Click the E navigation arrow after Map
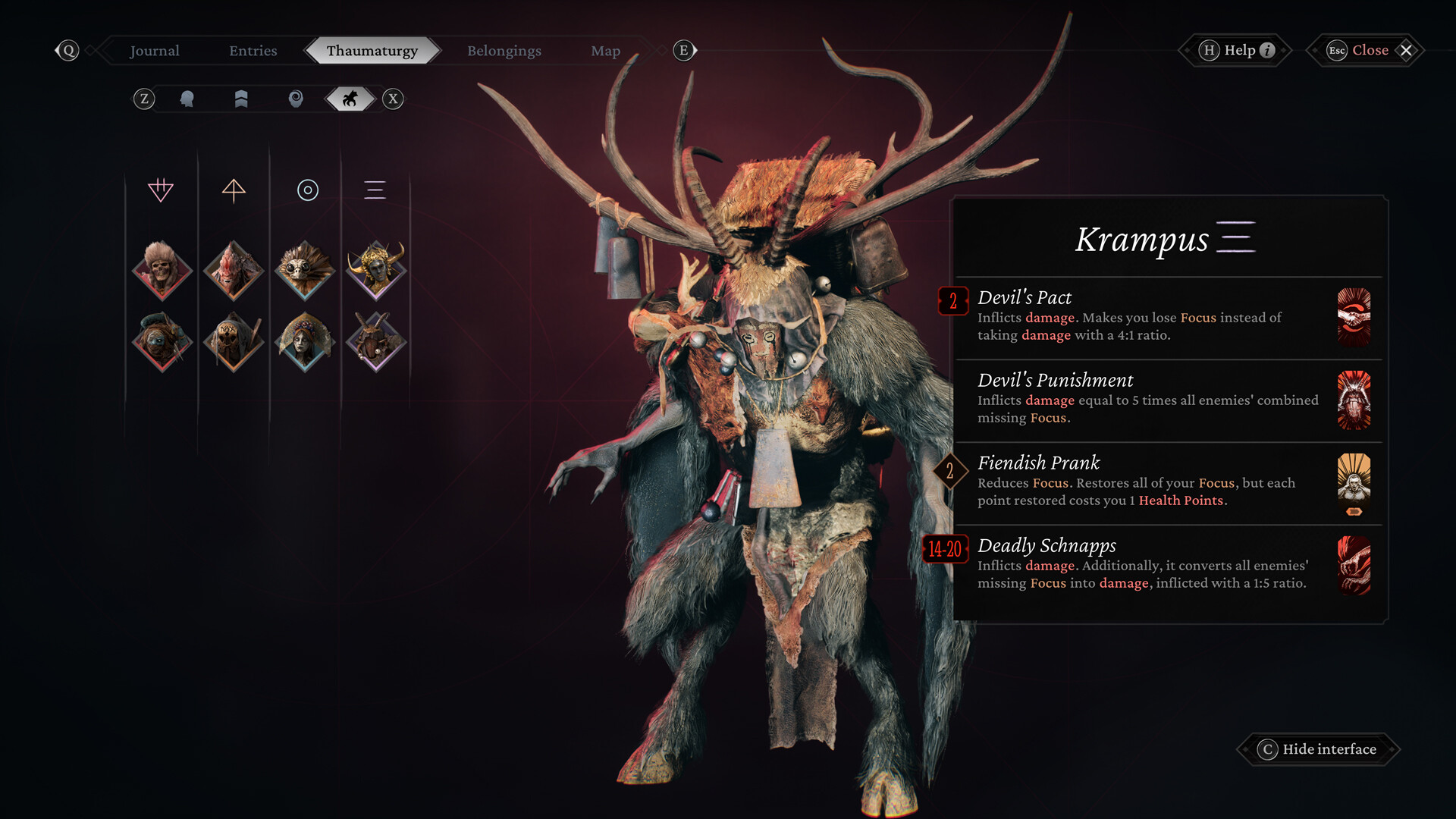The image size is (1456, 819). (683, 50)
